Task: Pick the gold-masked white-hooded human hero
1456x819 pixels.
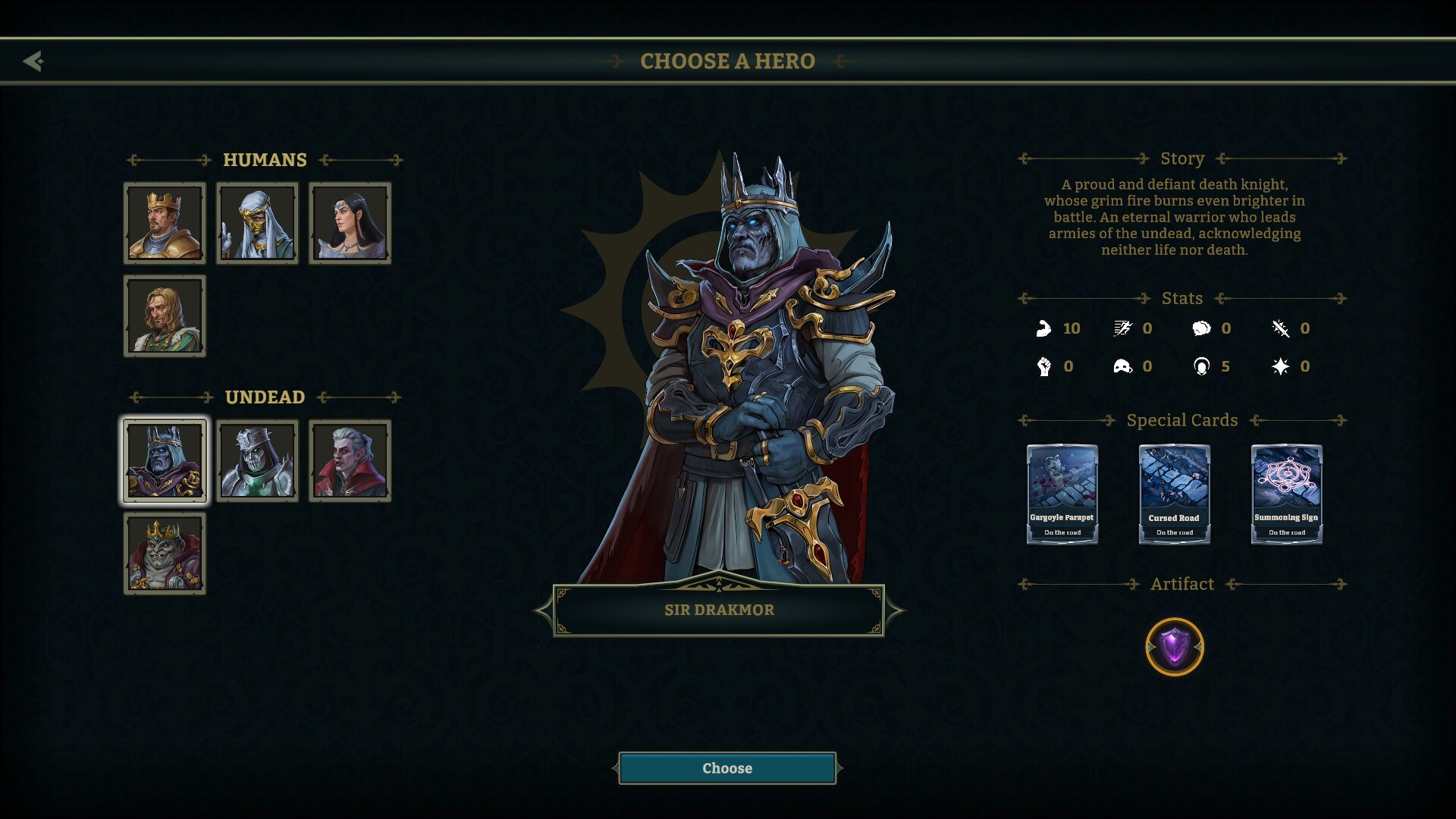Action: click(257, 223)
